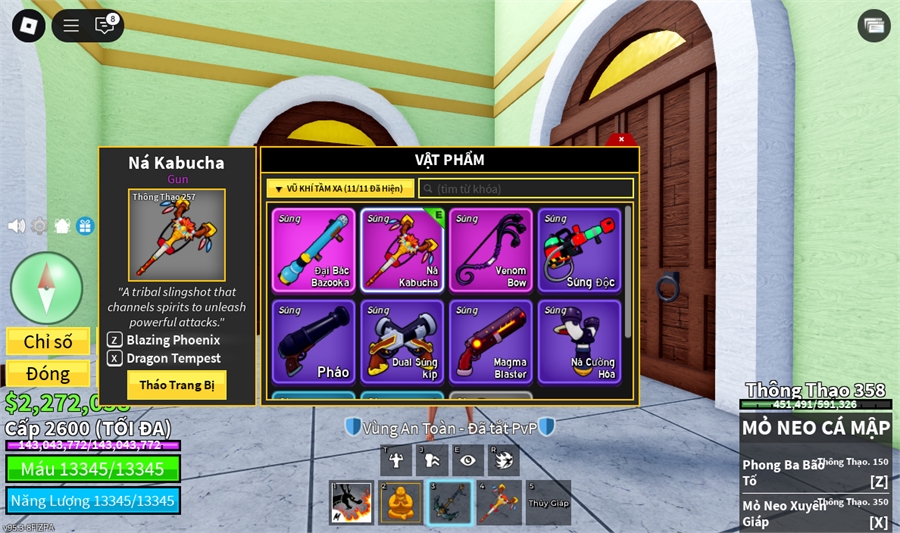Click the Đóng button

(x=48, y=374)
